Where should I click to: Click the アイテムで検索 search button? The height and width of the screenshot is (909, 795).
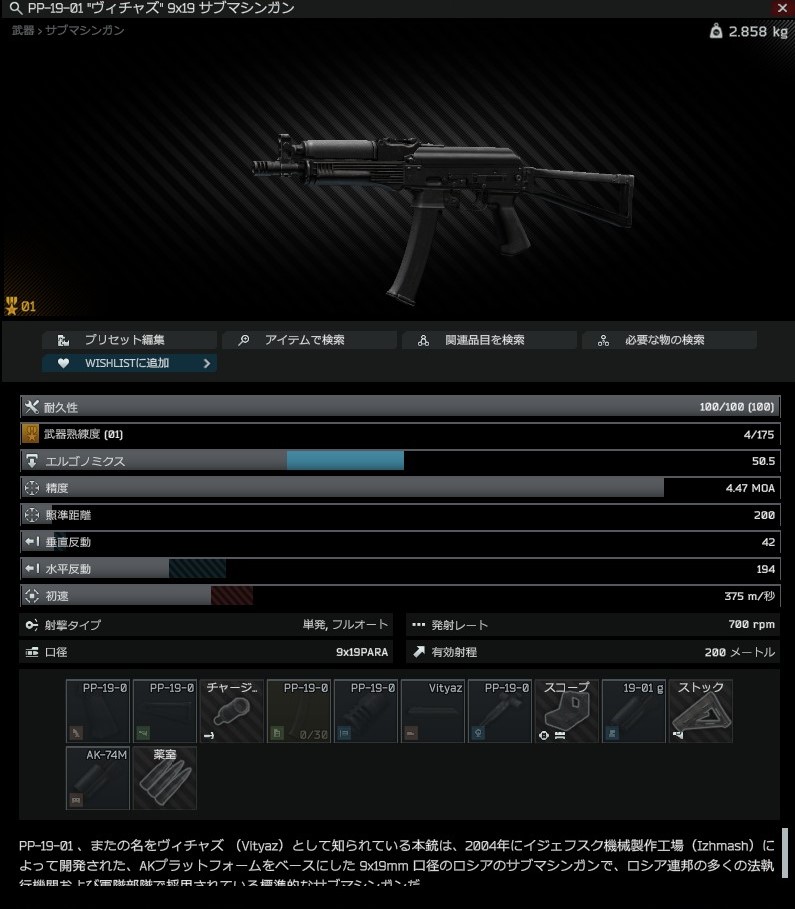tap(309, 340)
